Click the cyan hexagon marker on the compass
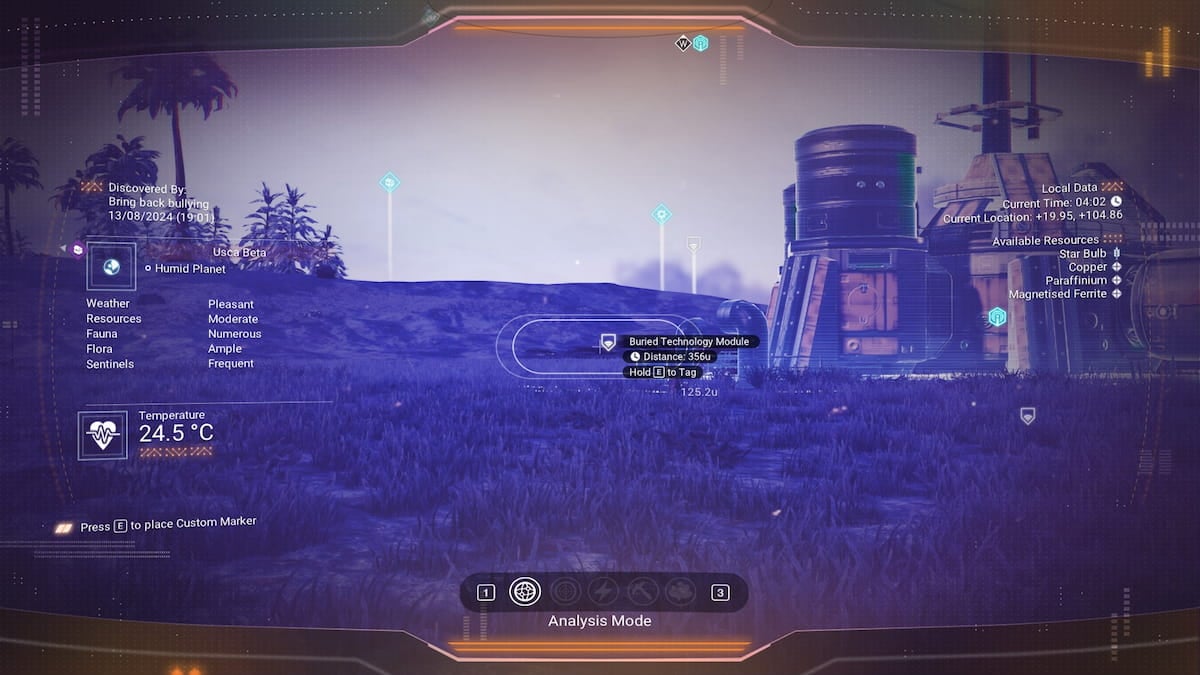The image size is (1200, 675). tap(701, 43)
